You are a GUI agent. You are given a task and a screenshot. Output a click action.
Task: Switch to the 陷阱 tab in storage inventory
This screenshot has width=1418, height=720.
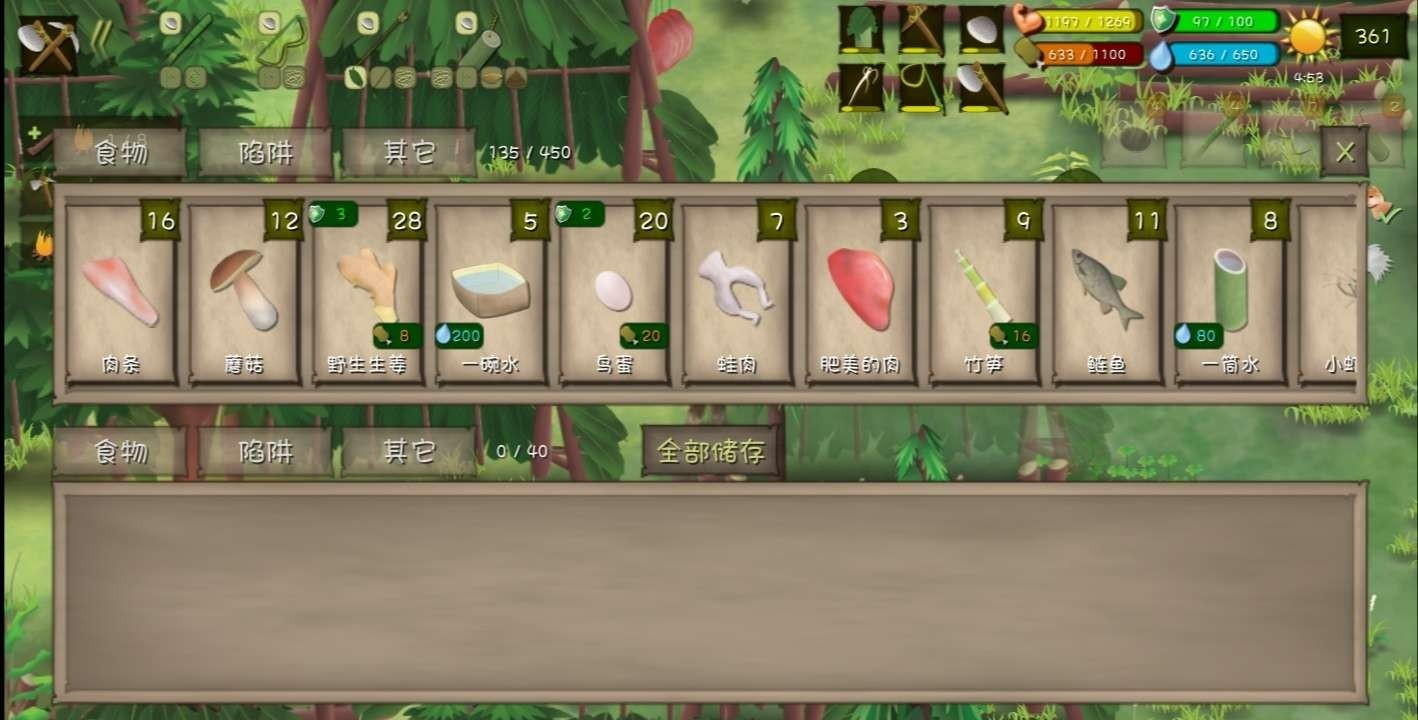[264, 451]
